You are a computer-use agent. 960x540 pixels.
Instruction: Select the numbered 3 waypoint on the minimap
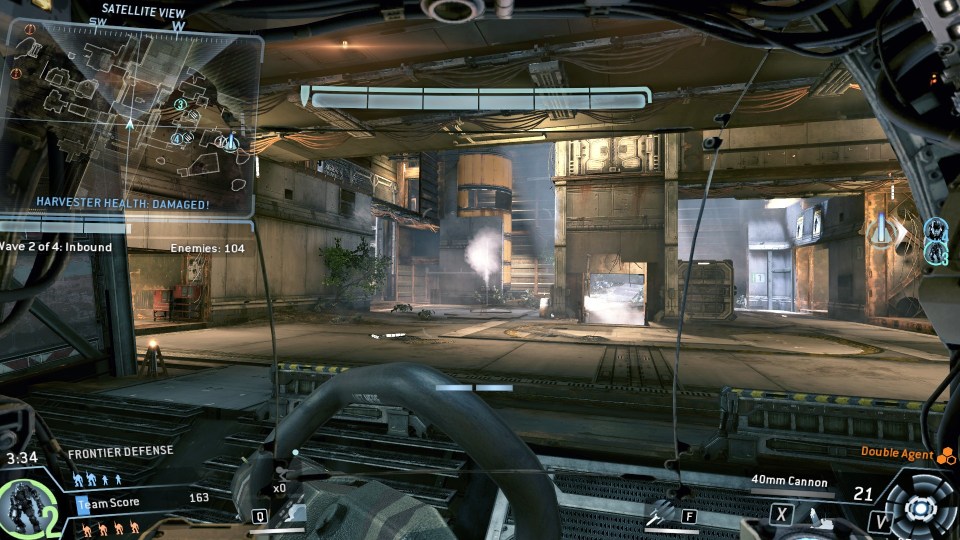[x=181, y=104]
